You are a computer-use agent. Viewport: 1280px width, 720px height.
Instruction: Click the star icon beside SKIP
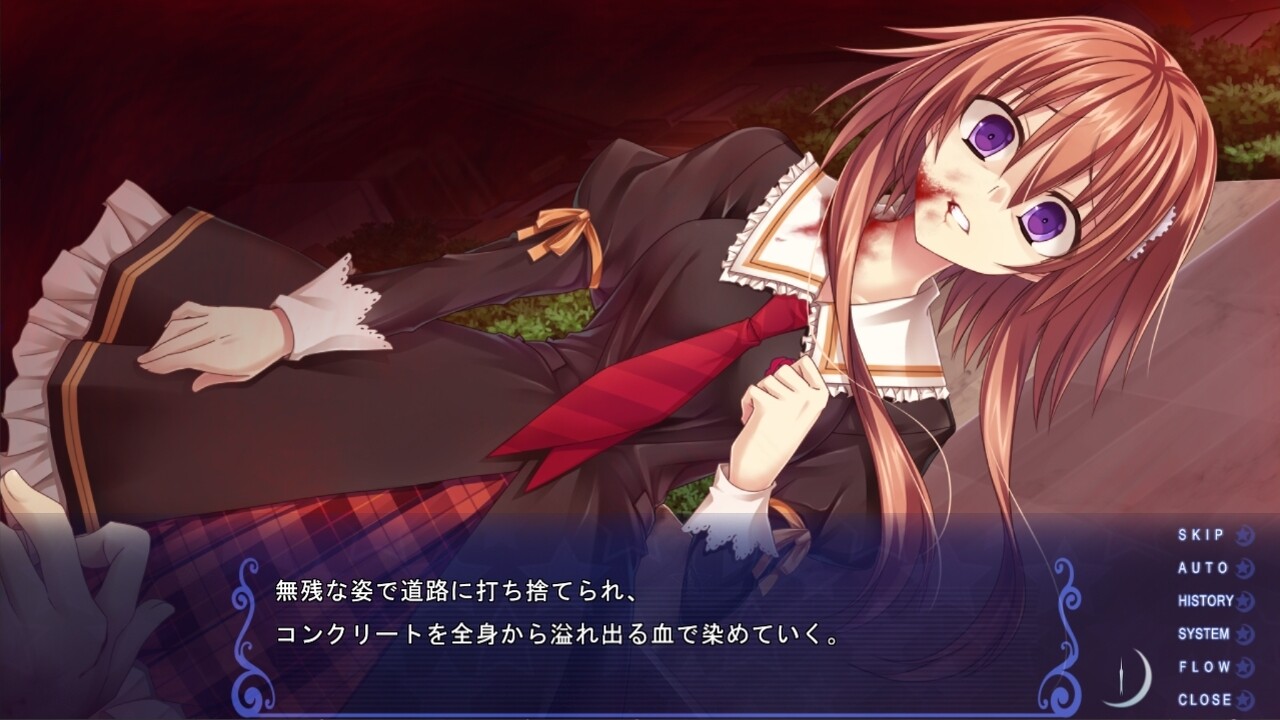1244,535
